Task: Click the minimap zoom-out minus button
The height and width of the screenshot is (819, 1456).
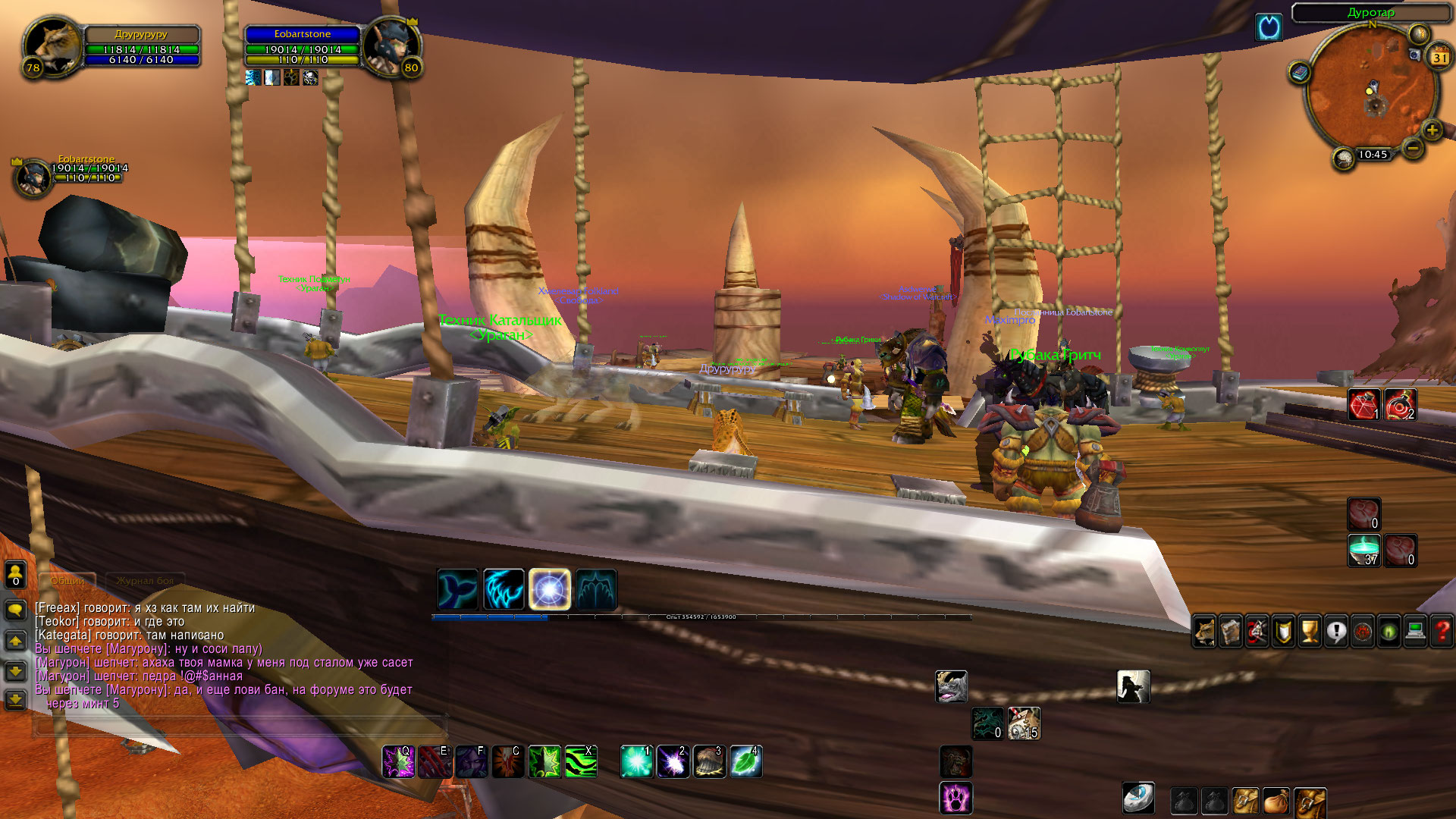Action: (1413, 149)
